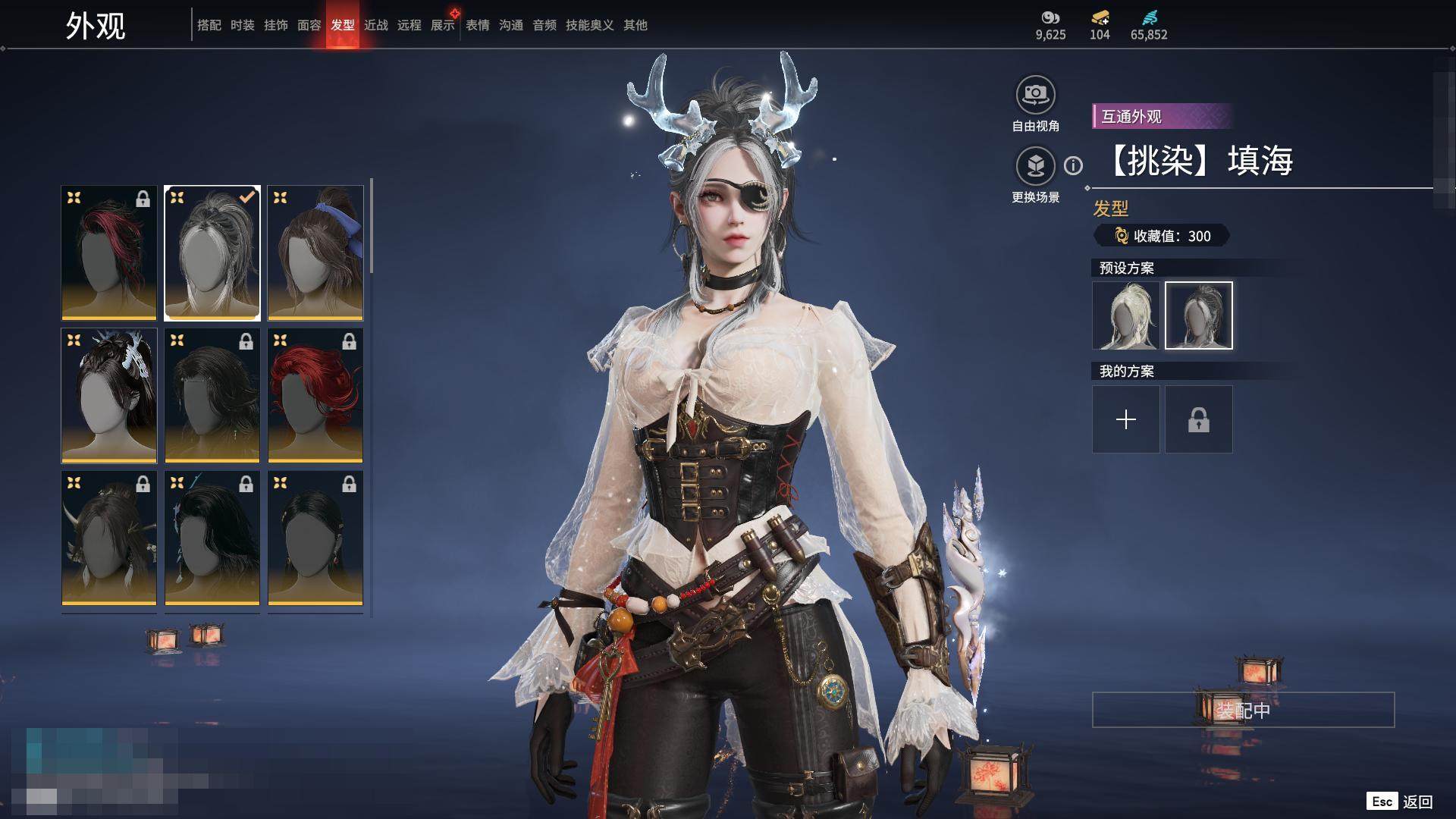Viewport: 1456px width, 819px height.
Task: Open the 展示 tab
Action: click(443, 25)
